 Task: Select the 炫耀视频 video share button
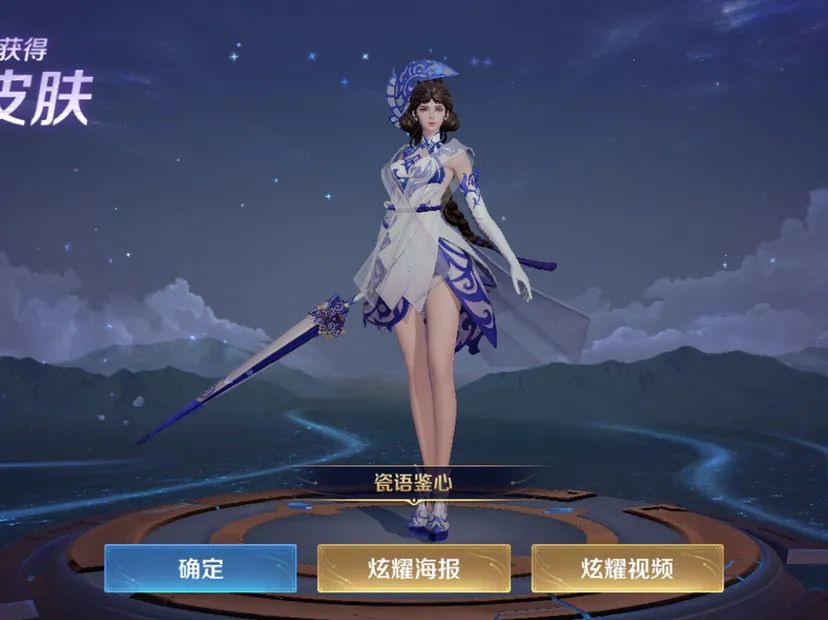[627, 568]
